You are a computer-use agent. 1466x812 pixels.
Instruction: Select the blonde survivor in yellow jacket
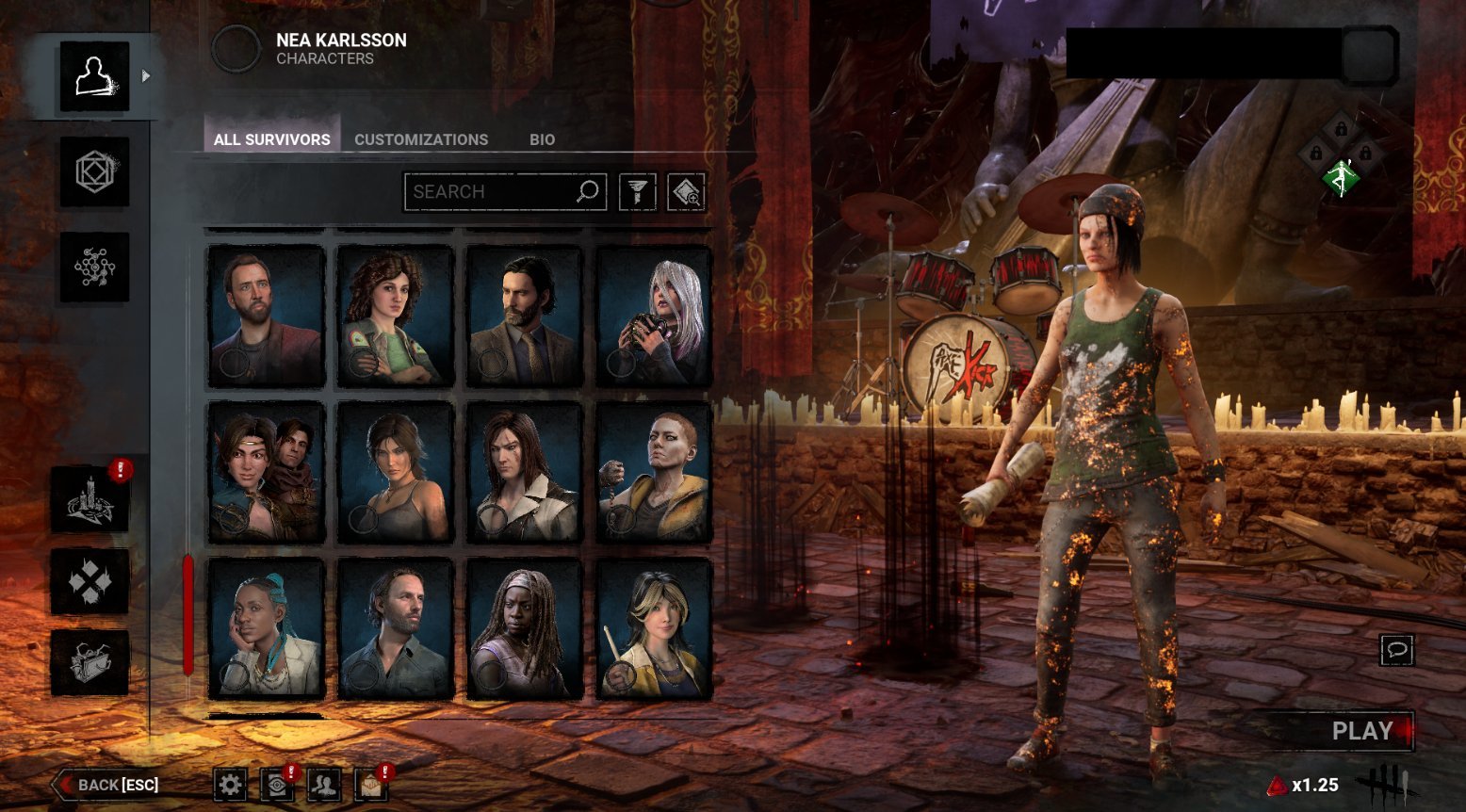tap(654, 627)
